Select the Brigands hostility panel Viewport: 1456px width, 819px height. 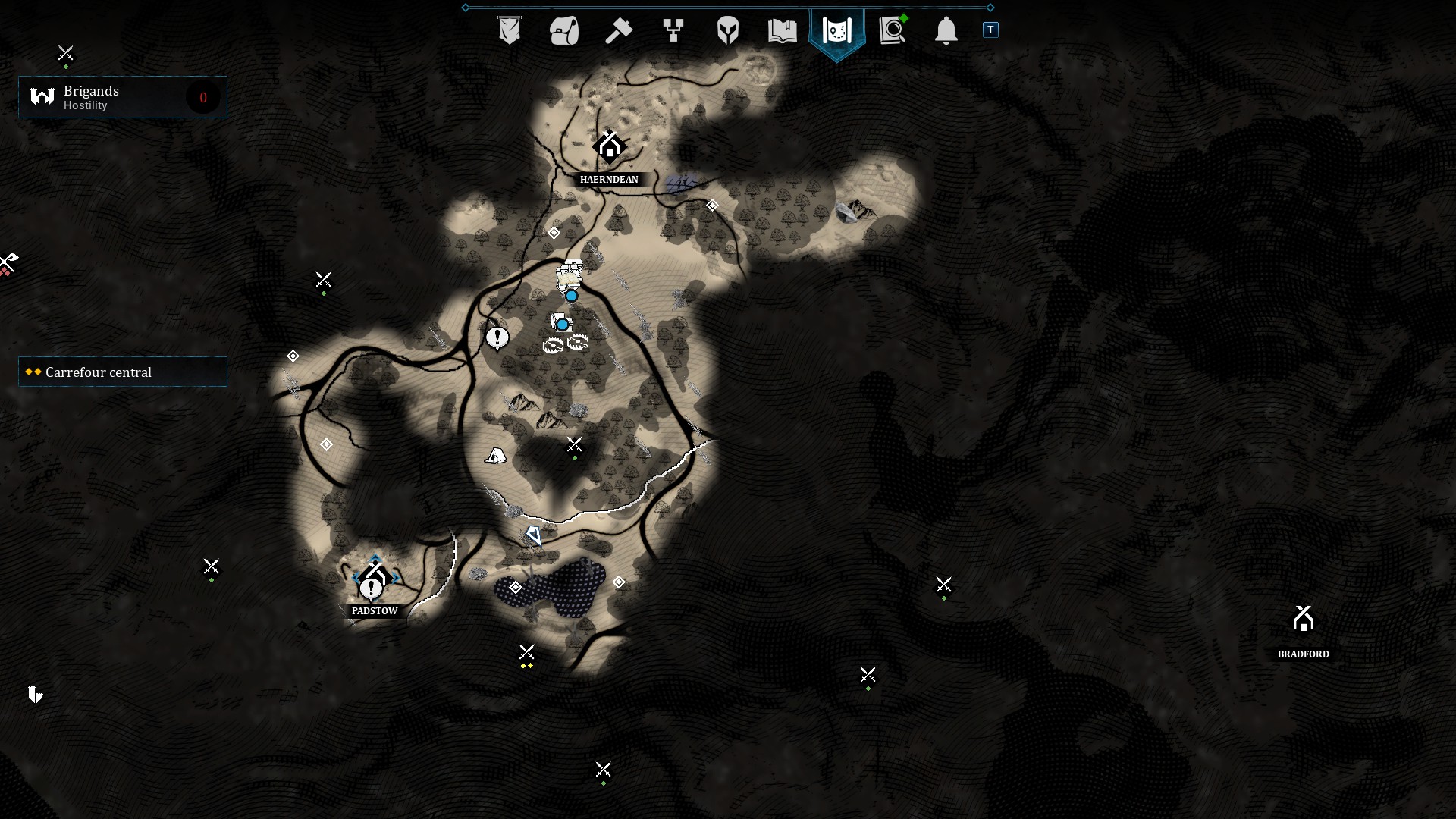pos(123,97)
